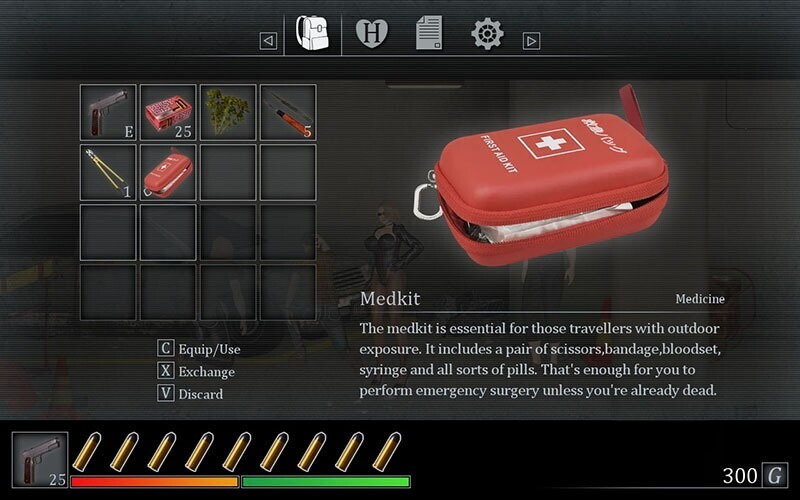Click the left arrow beside the tabs
The width and height of the screenshot is (800, 500).
268,41
